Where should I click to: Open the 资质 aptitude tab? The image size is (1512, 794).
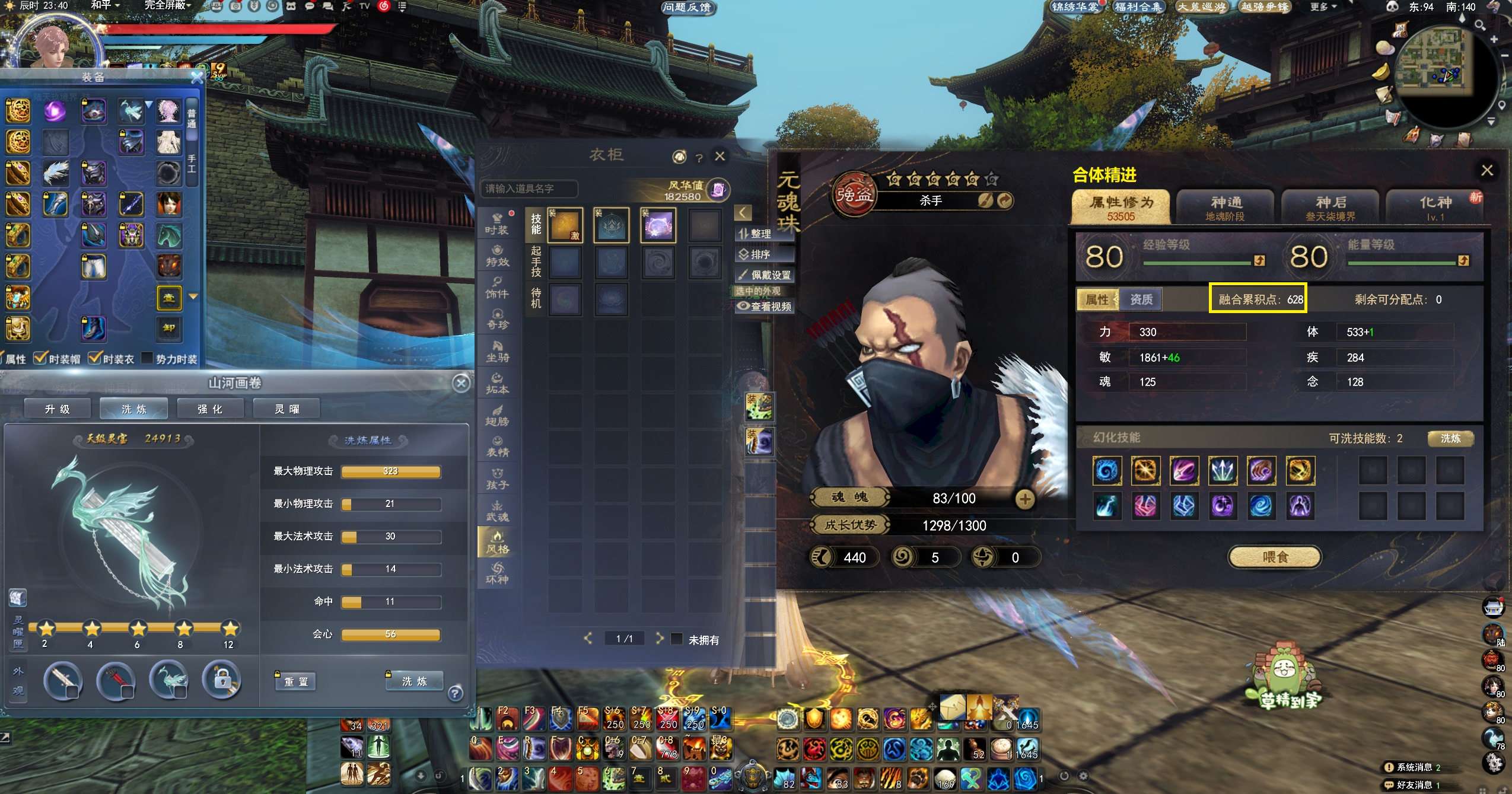(1141, 299)
